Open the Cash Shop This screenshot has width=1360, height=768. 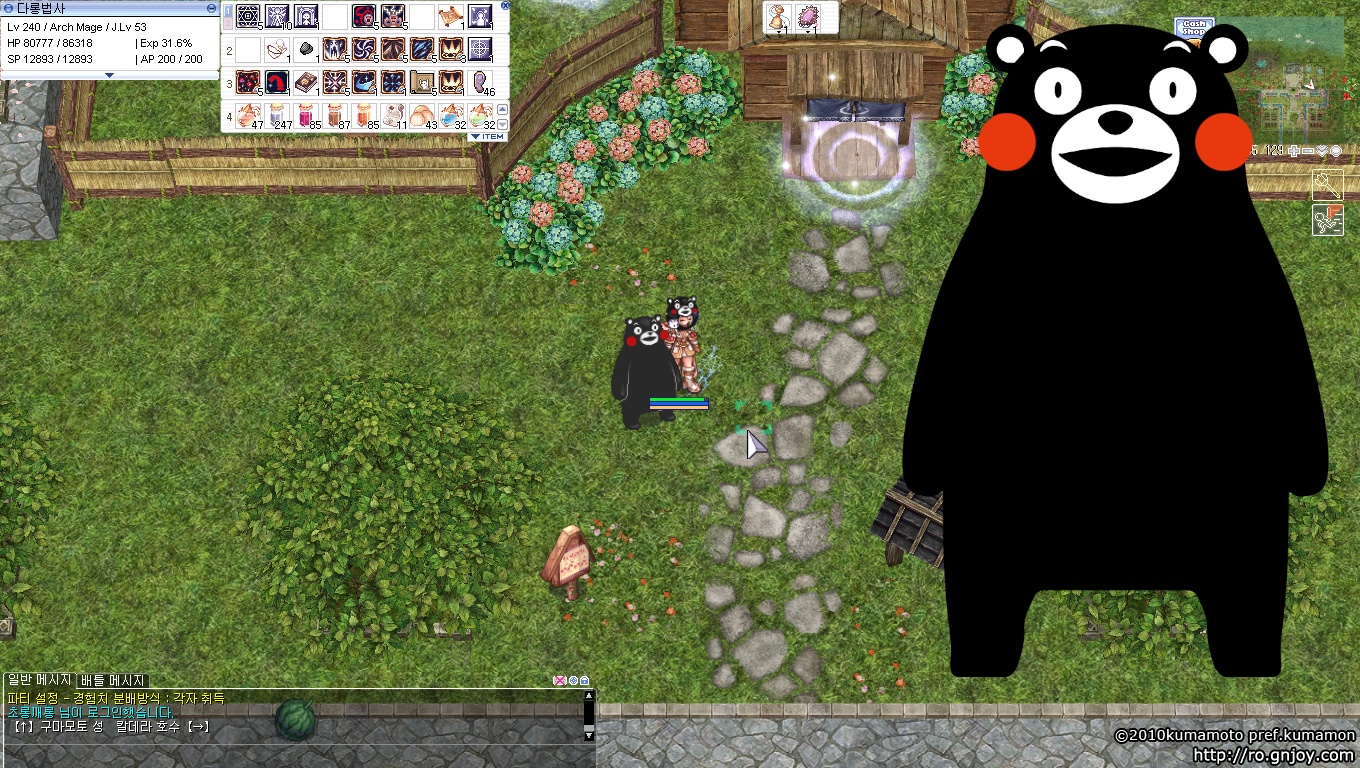1193,29
